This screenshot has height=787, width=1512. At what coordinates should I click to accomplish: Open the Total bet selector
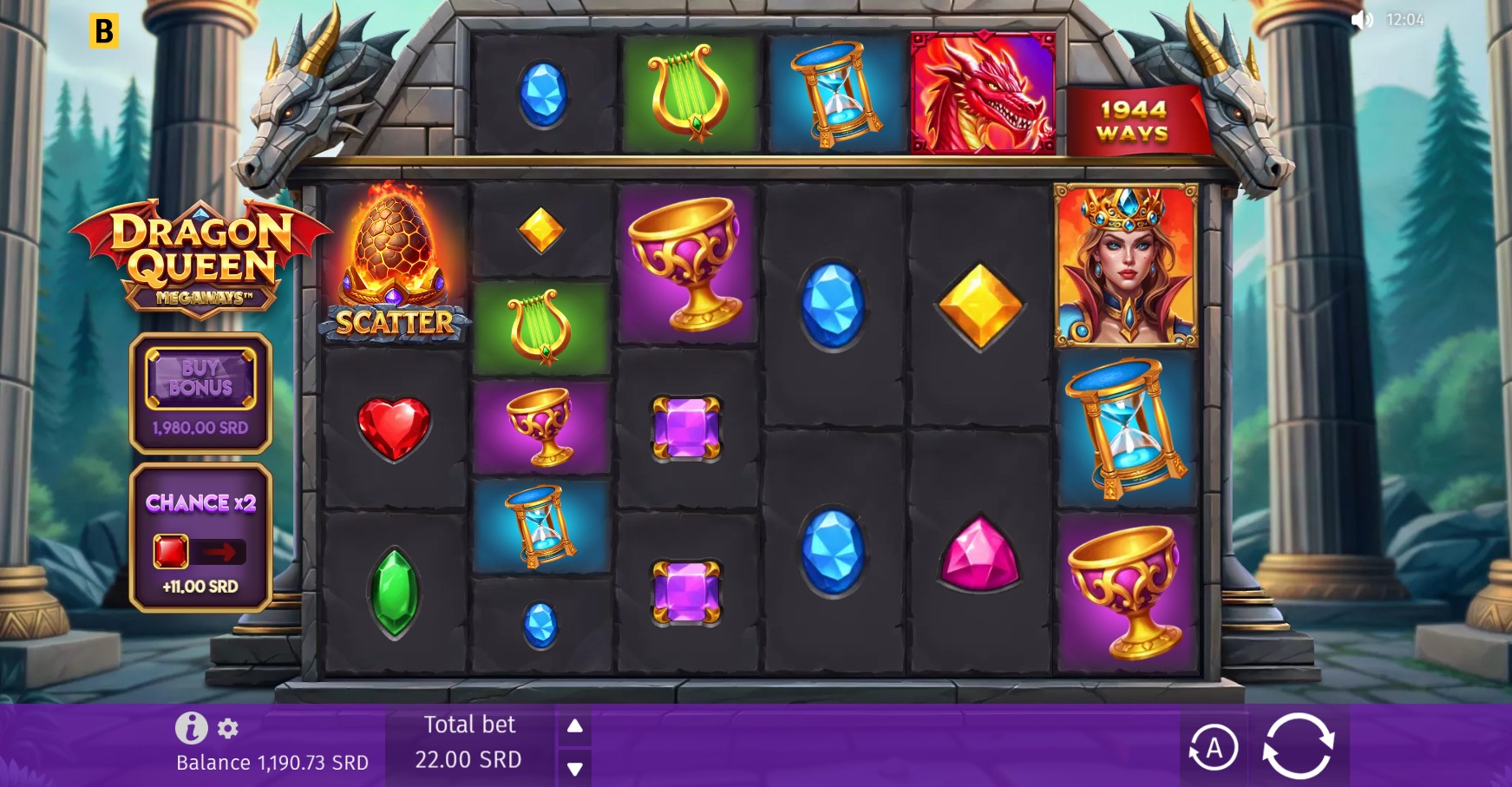(x=469, y=744)
